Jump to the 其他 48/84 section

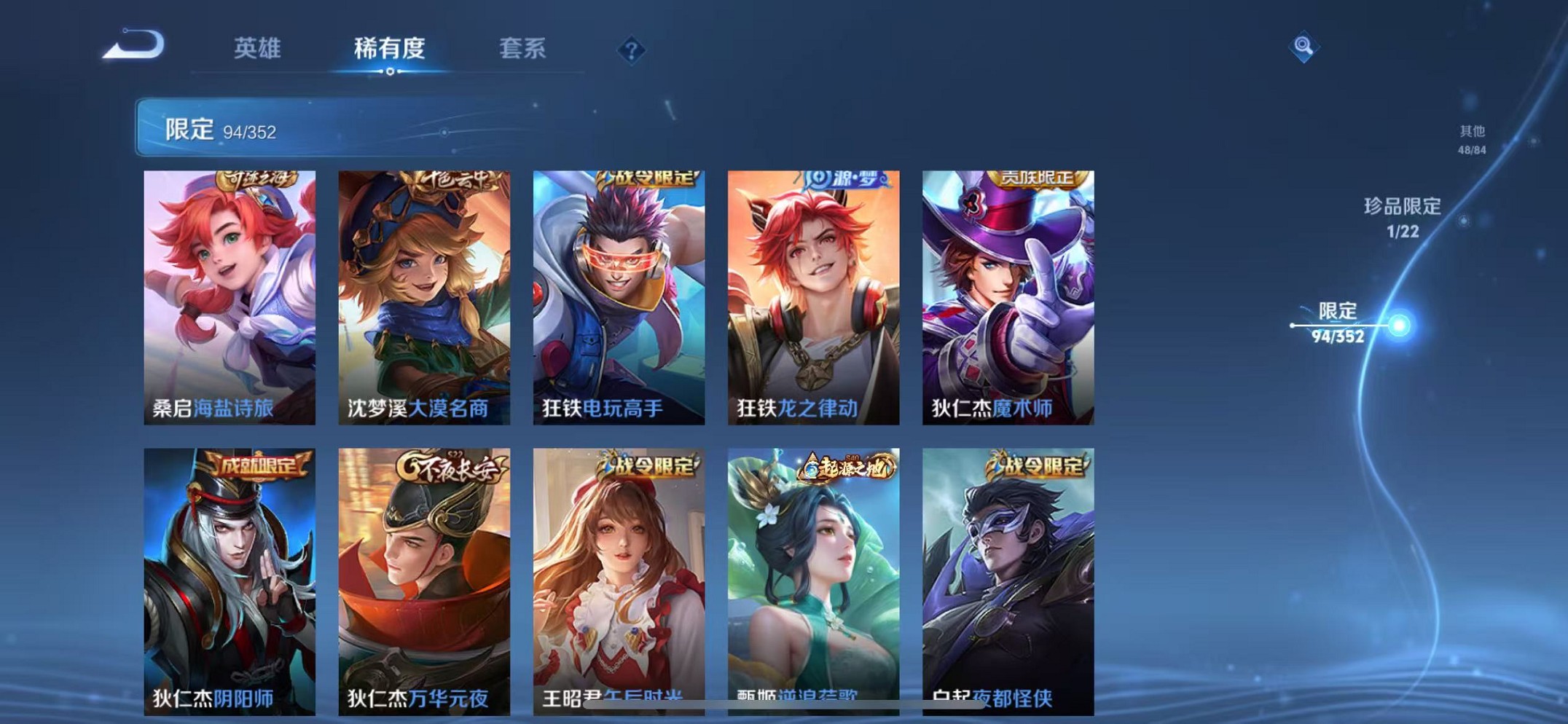click(1470, 138)
